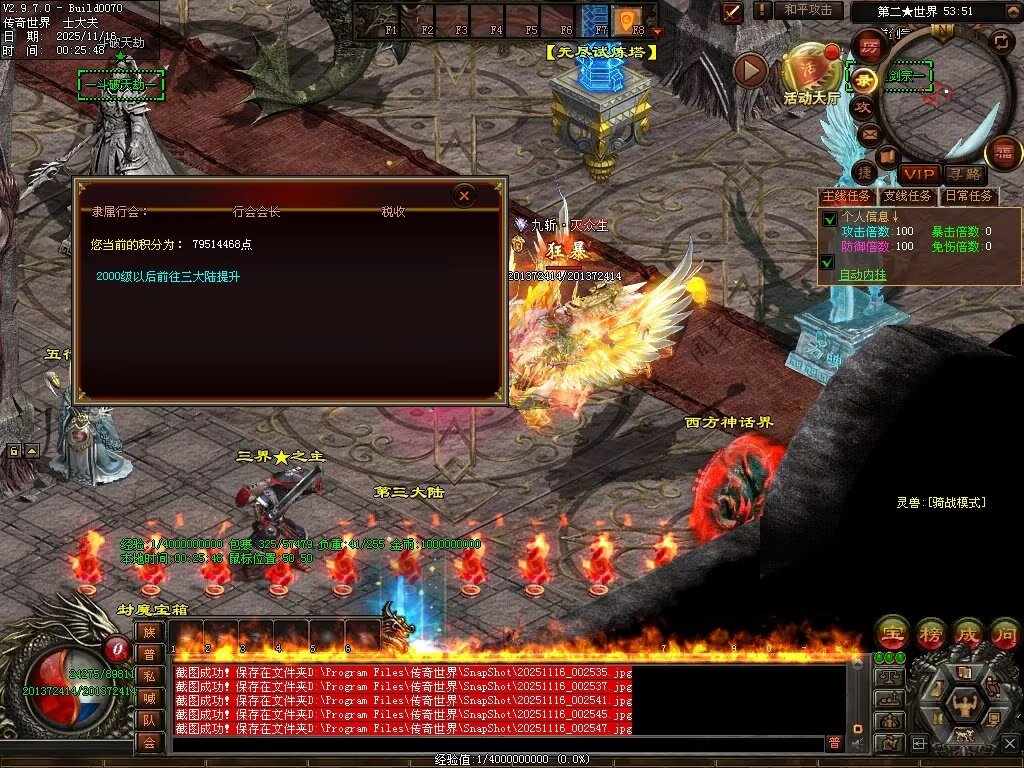The width and height of the screenshot is (1024, 768).
Task: Change the 和平攻击 attack mode
Action: [808, 10]
